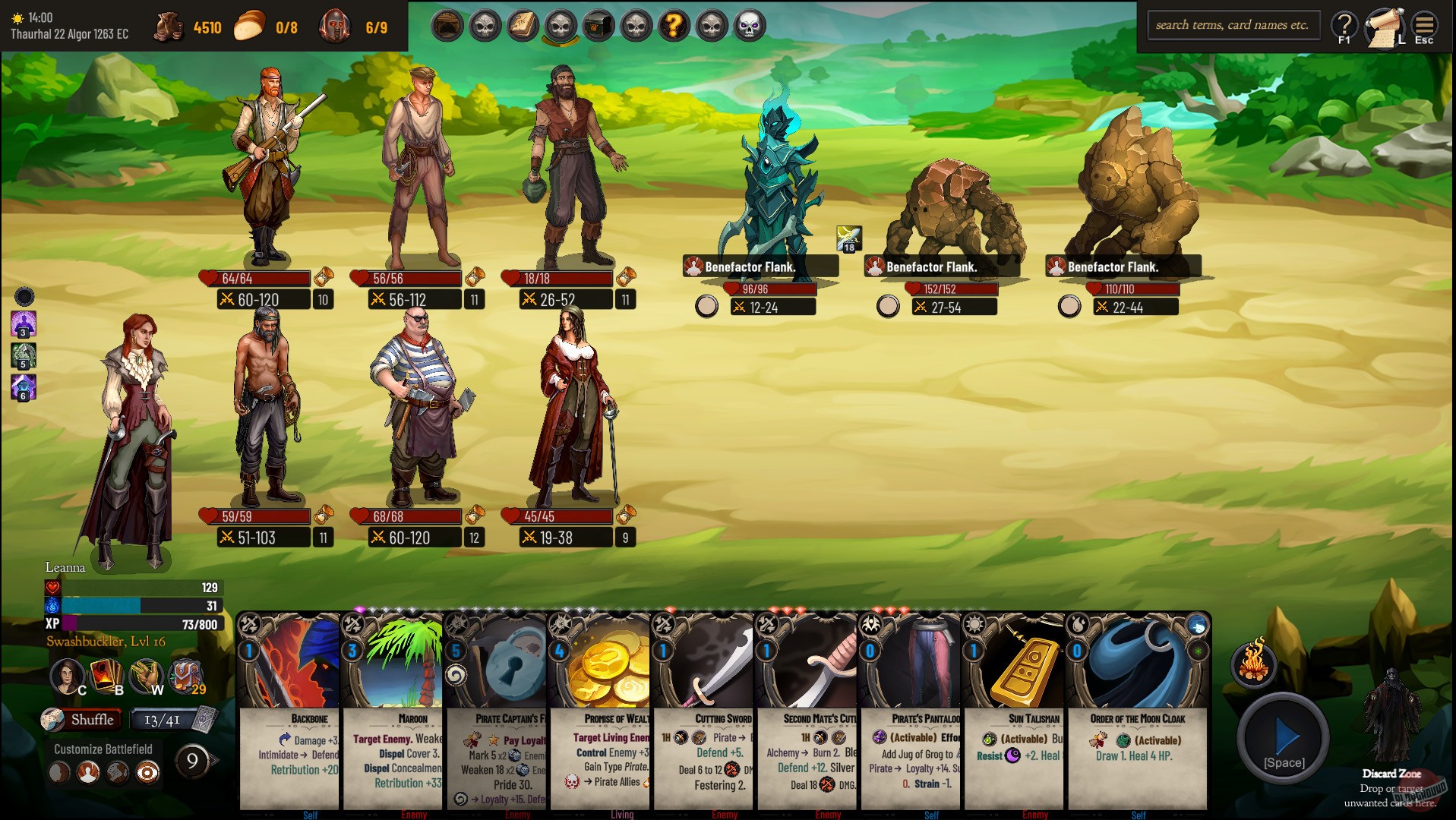The width and height of the screenshot is (1456, 820).
Task: Select the white skull boss icon on toolbar
Action: [748, 24]
